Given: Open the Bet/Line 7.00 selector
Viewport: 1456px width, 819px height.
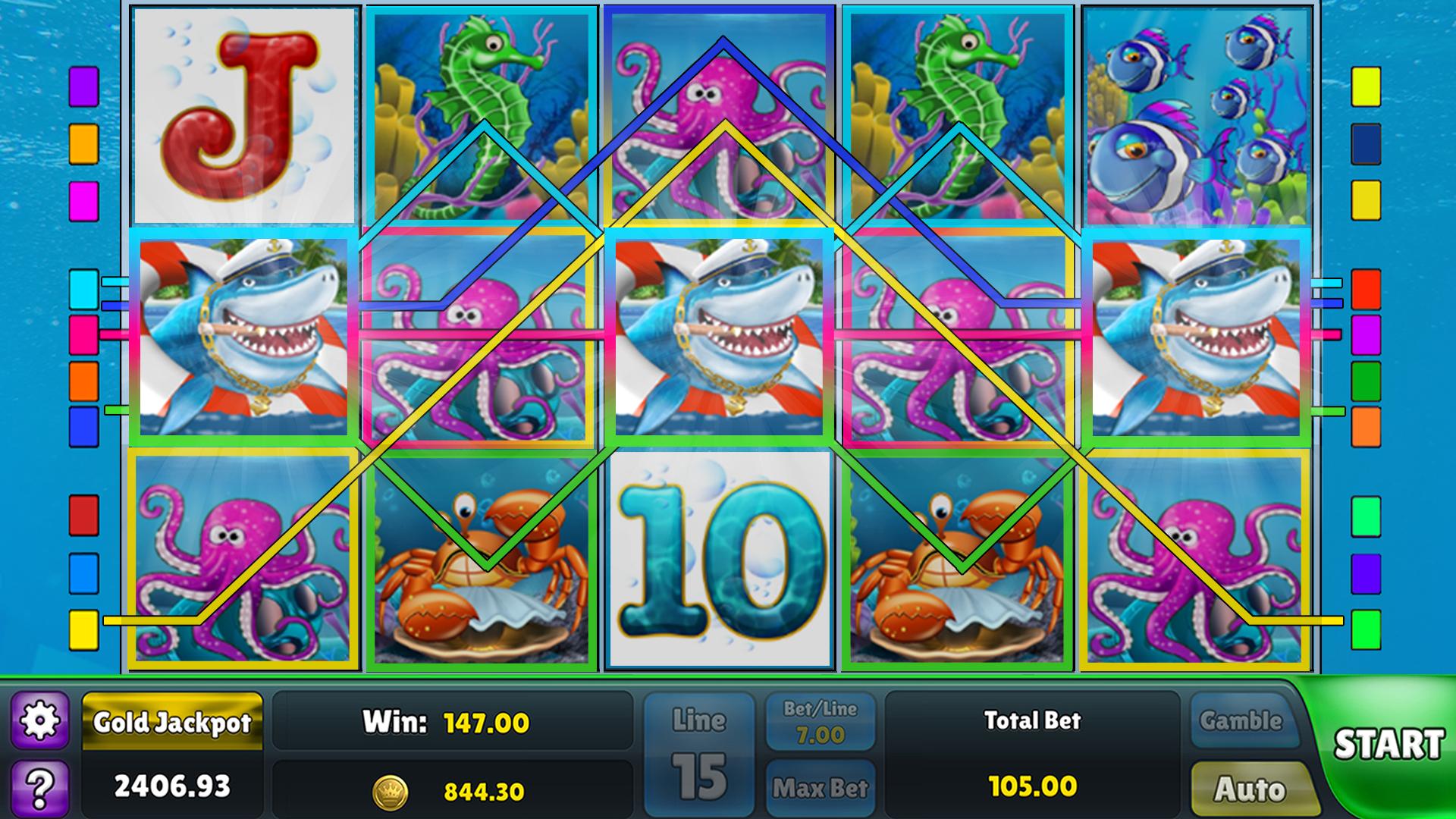Looking at the screenshot, I should [x=821, y=720].
